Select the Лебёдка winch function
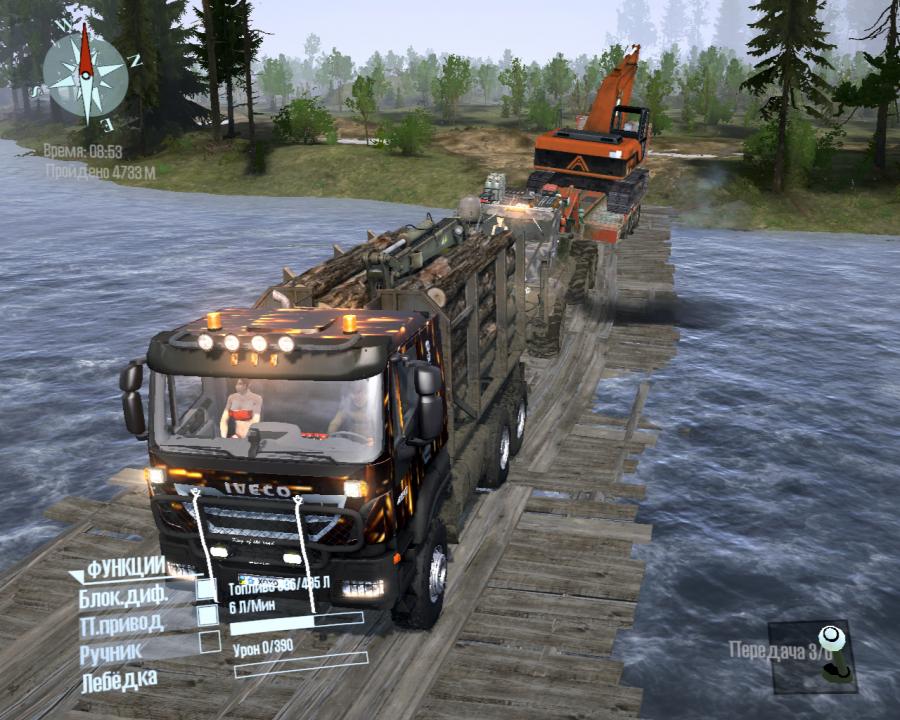Screen dimensions: 900x720 click(119, 680)
